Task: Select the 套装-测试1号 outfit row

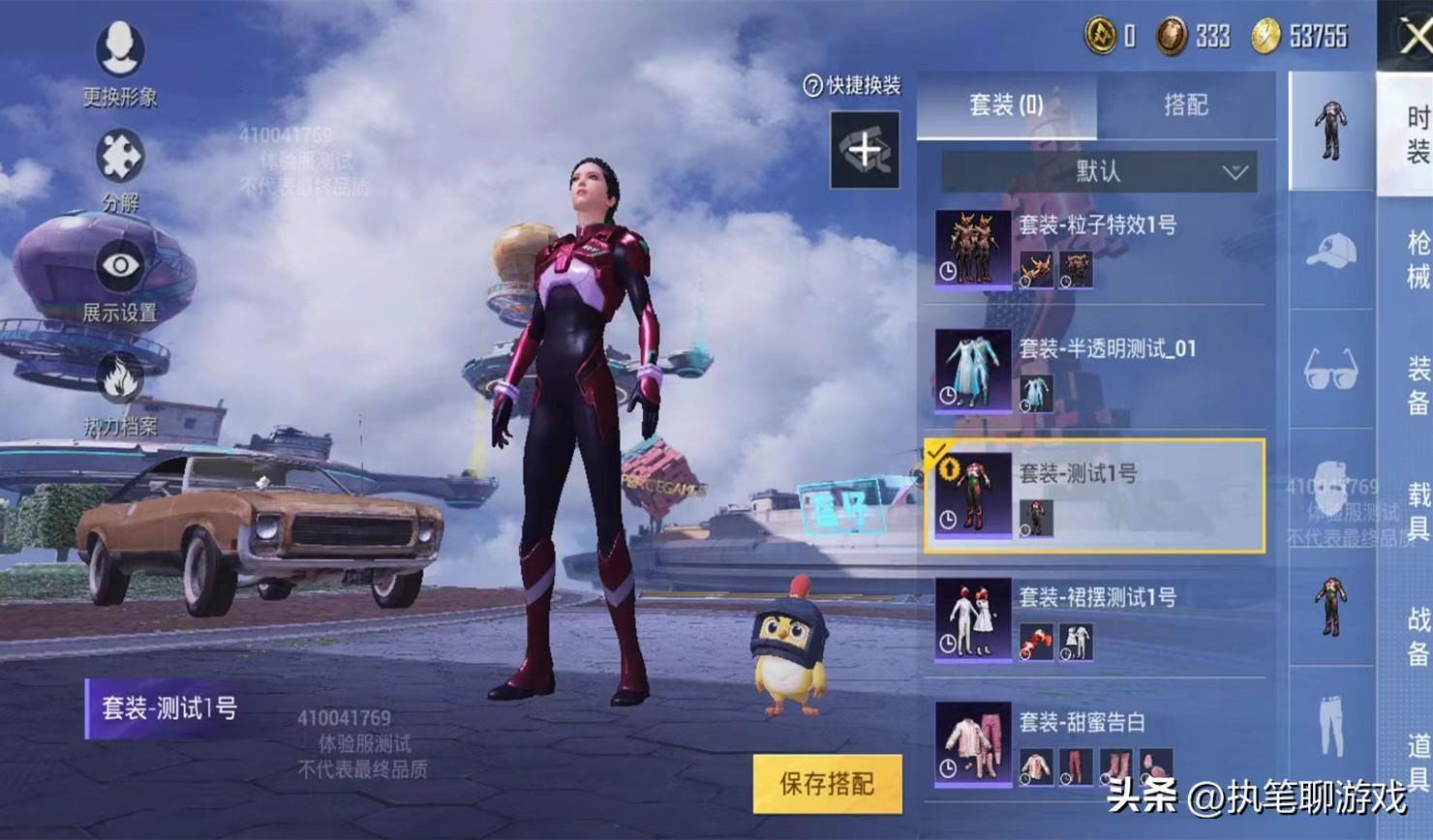Action: click(1094, 495)
